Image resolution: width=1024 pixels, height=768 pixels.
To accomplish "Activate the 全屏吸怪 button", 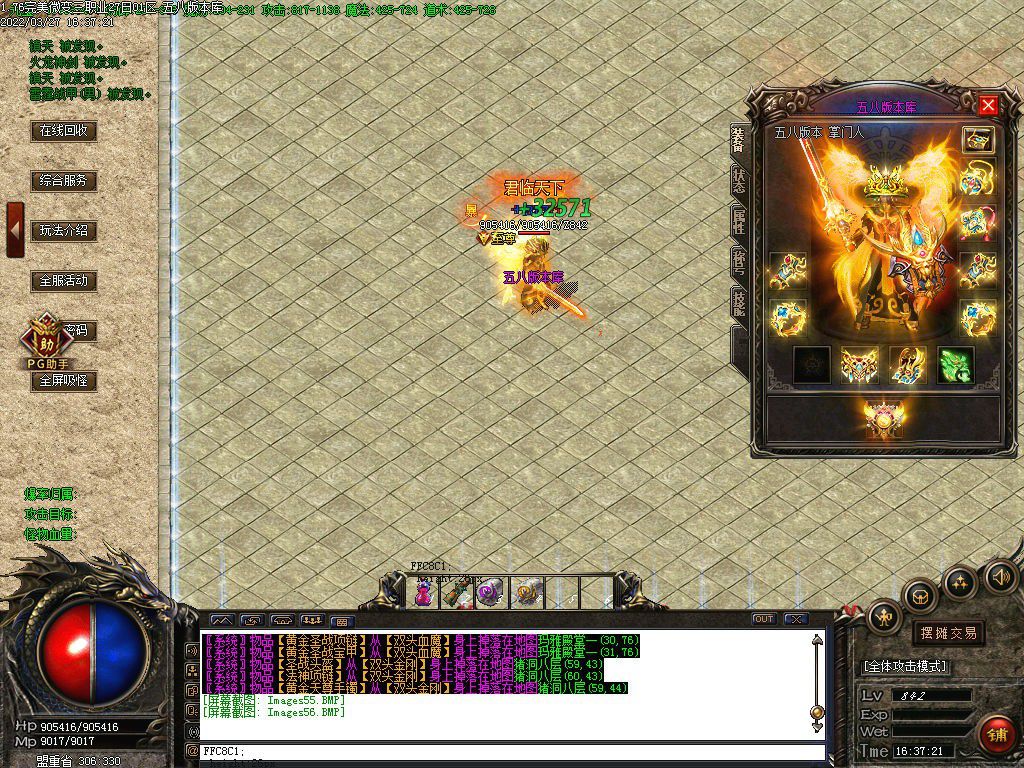I will pos(64,381).
